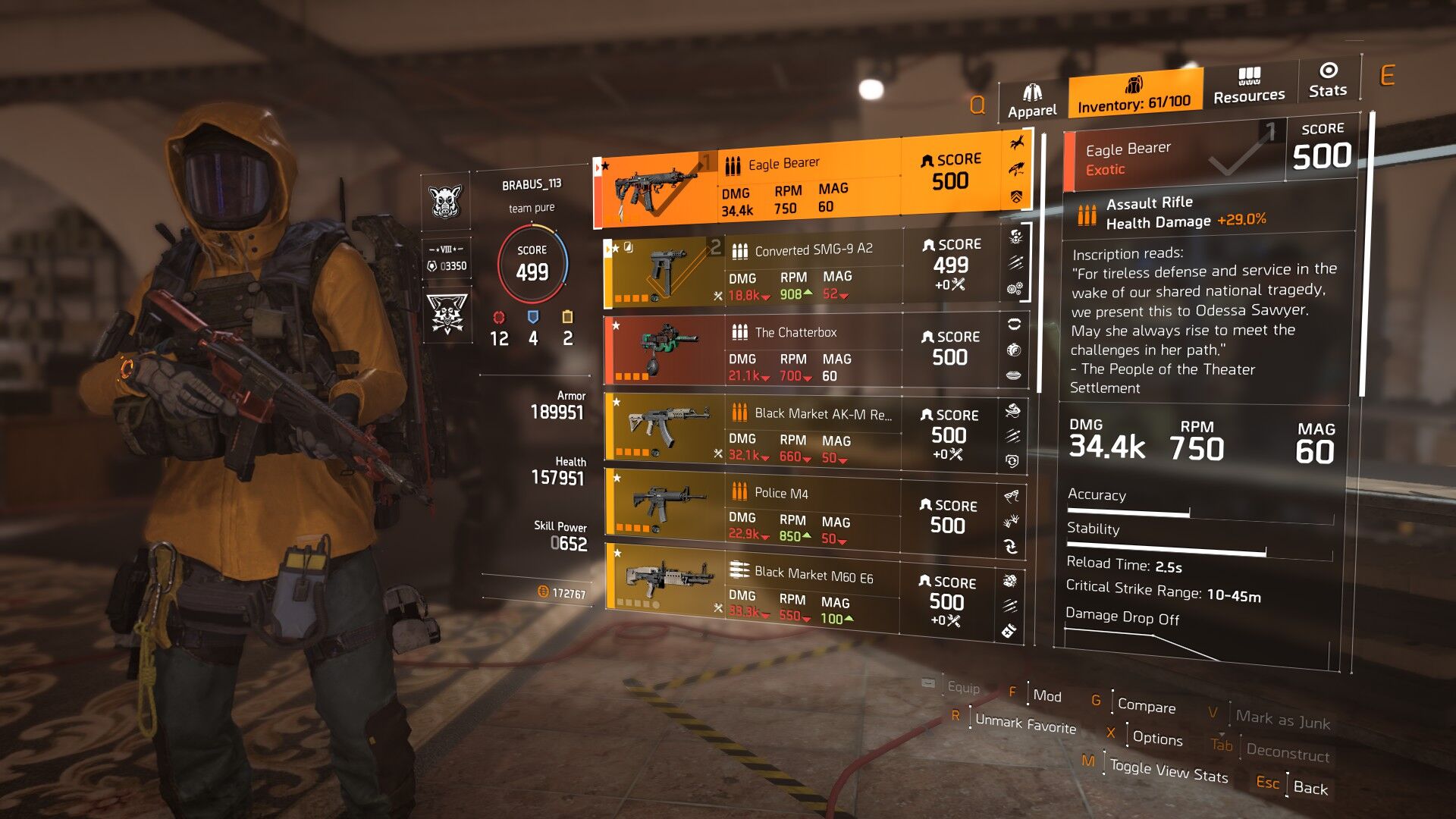Click the Mod button

(1046, 696)
